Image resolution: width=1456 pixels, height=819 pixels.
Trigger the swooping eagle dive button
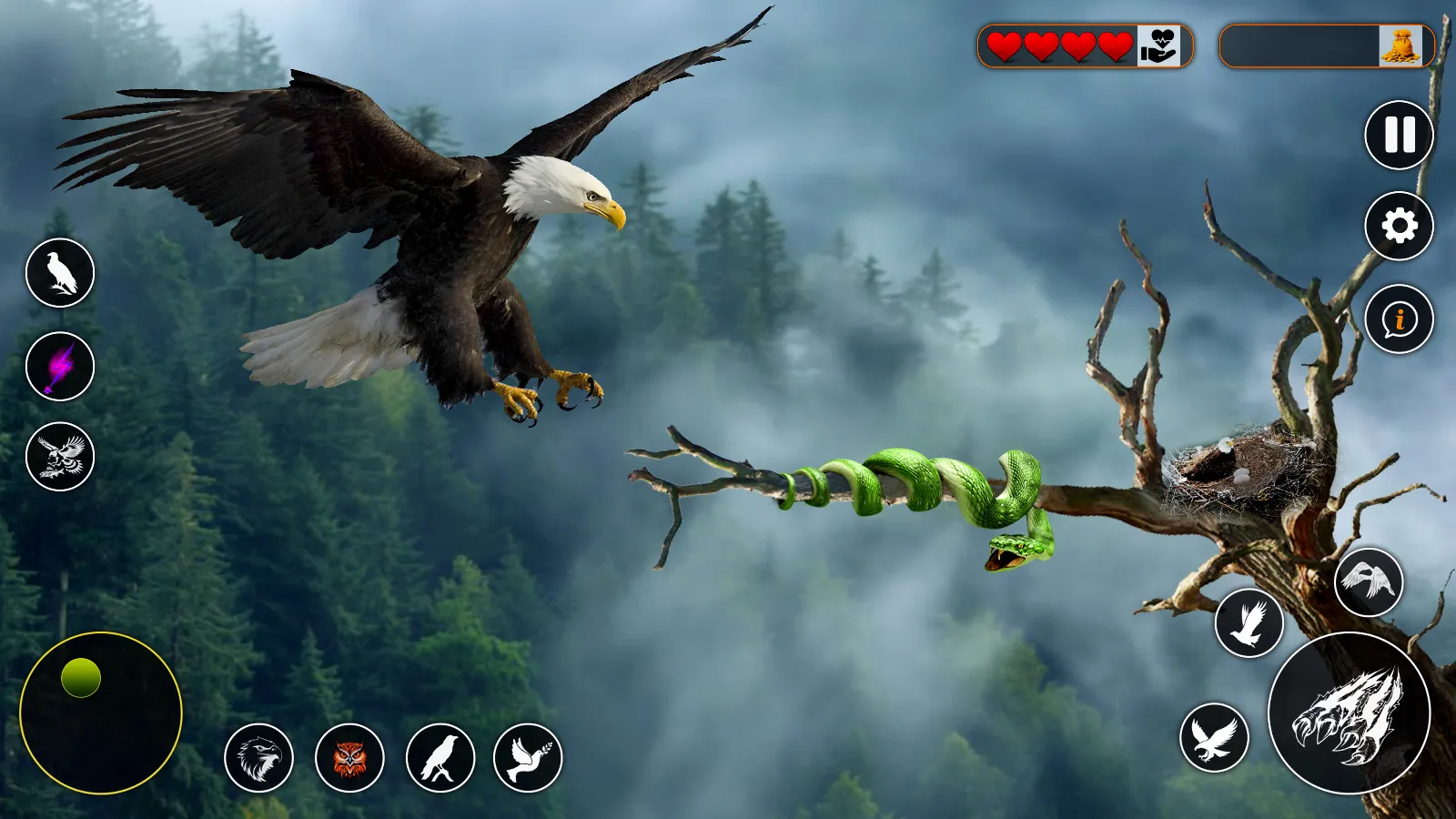click(1214, 737)
